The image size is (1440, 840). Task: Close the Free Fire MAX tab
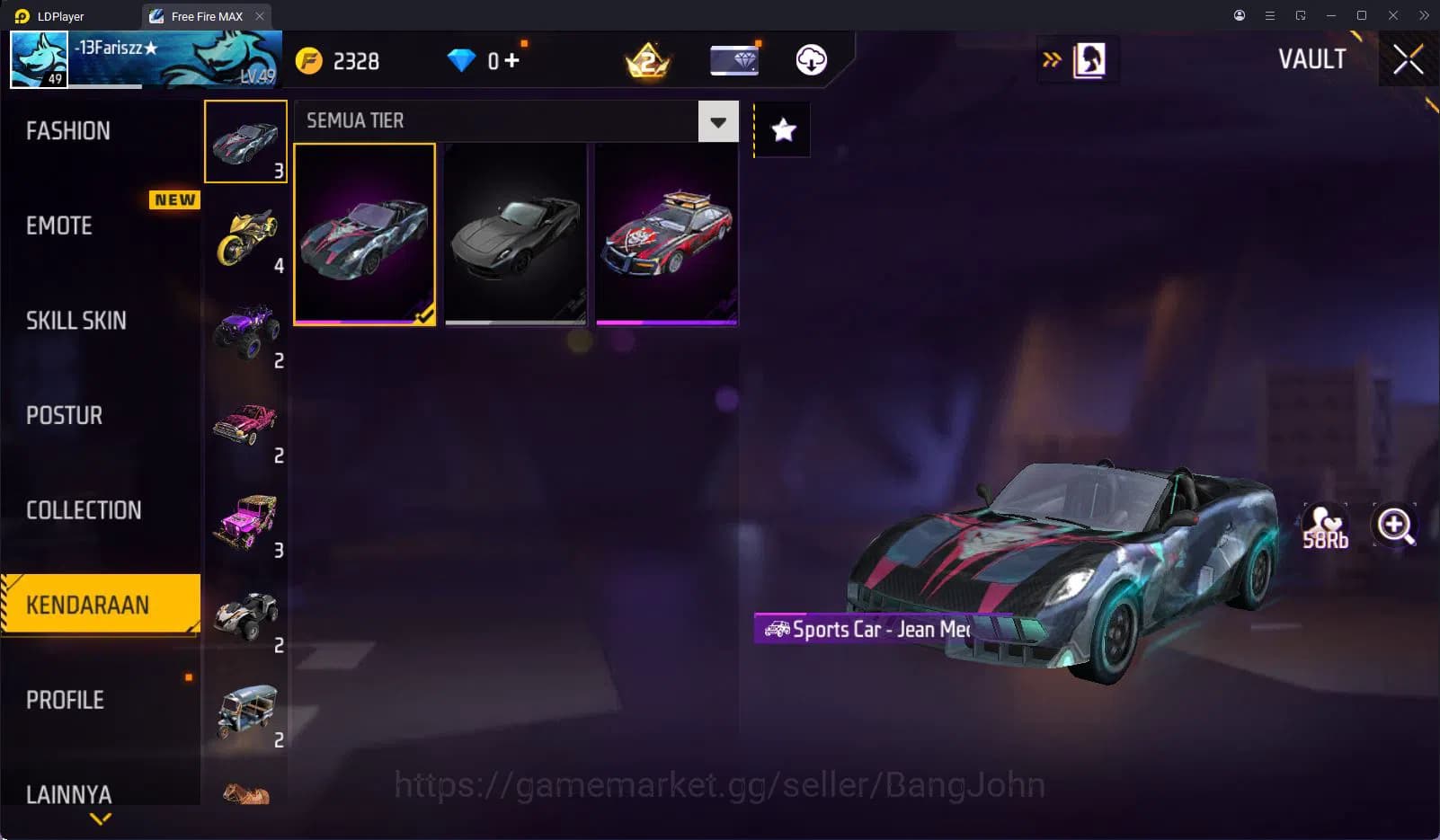coord(260,16)
